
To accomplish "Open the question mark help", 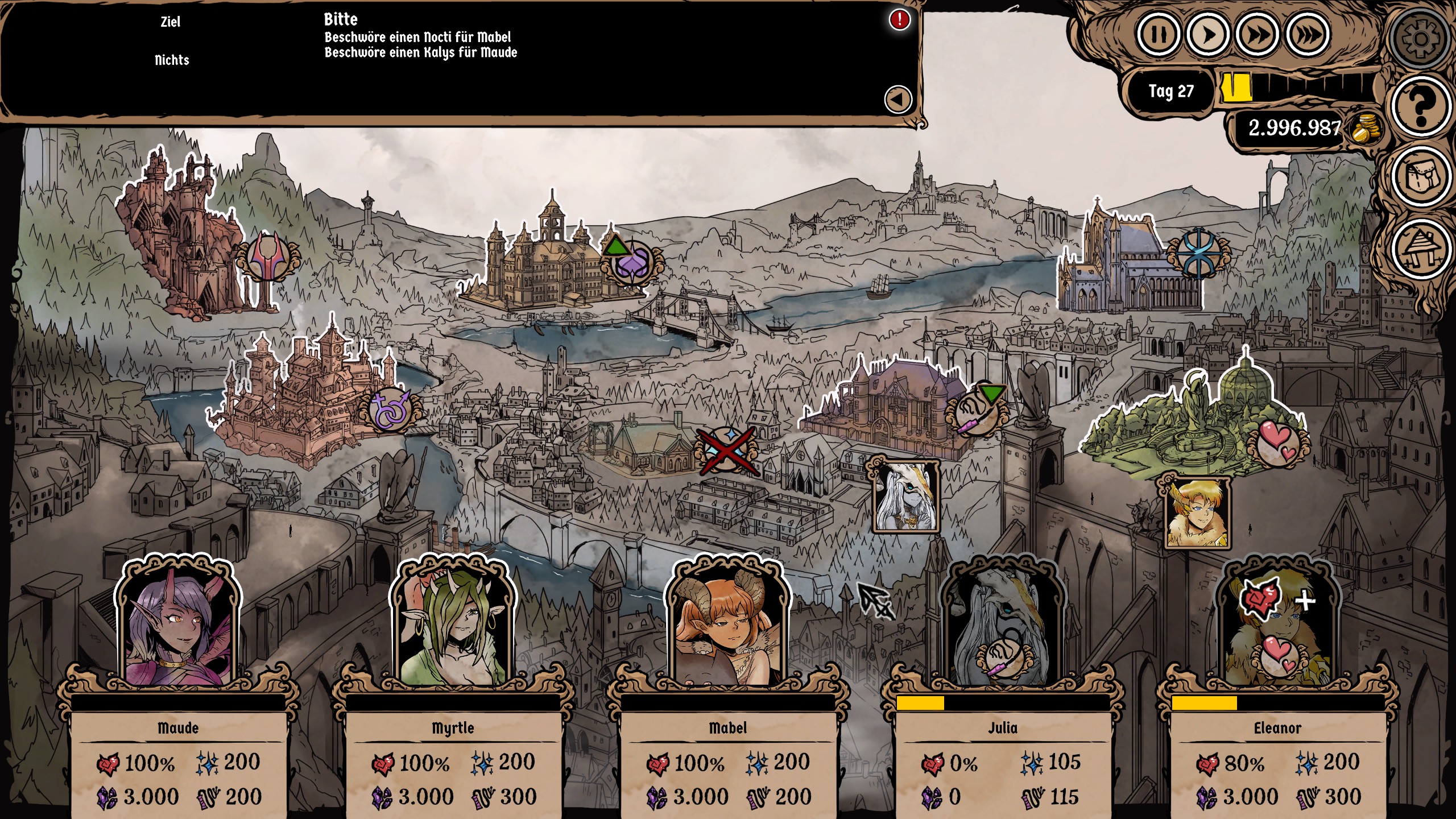I will tap(1420, 106).
